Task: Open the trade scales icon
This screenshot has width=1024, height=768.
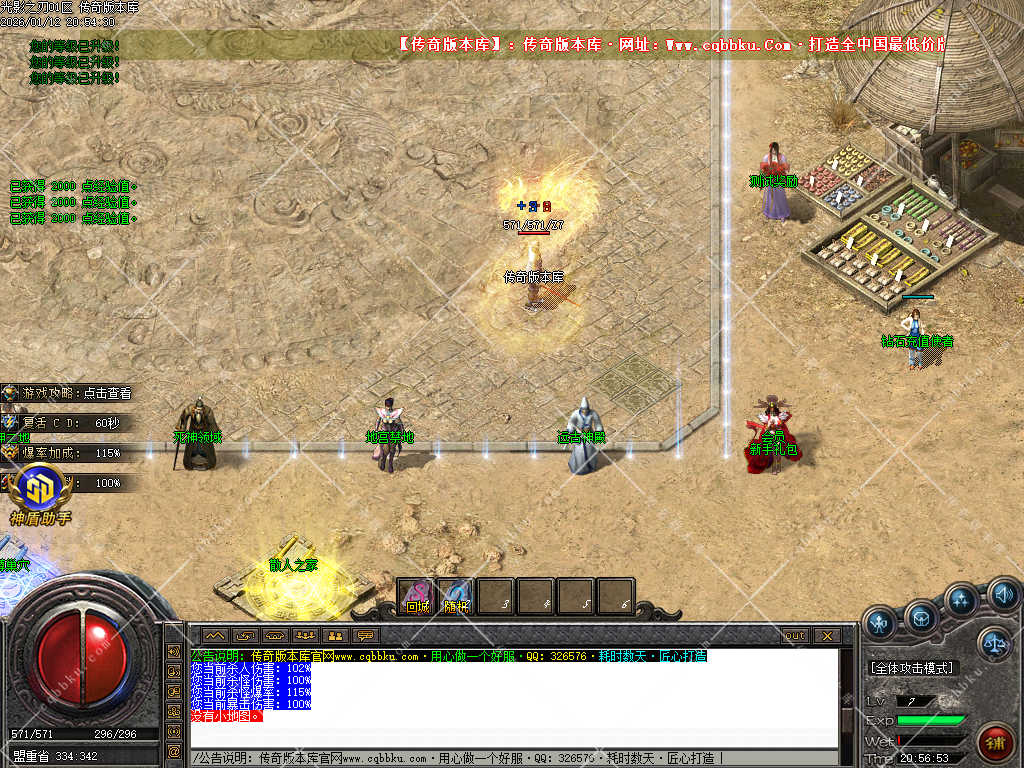Action: 994,643
